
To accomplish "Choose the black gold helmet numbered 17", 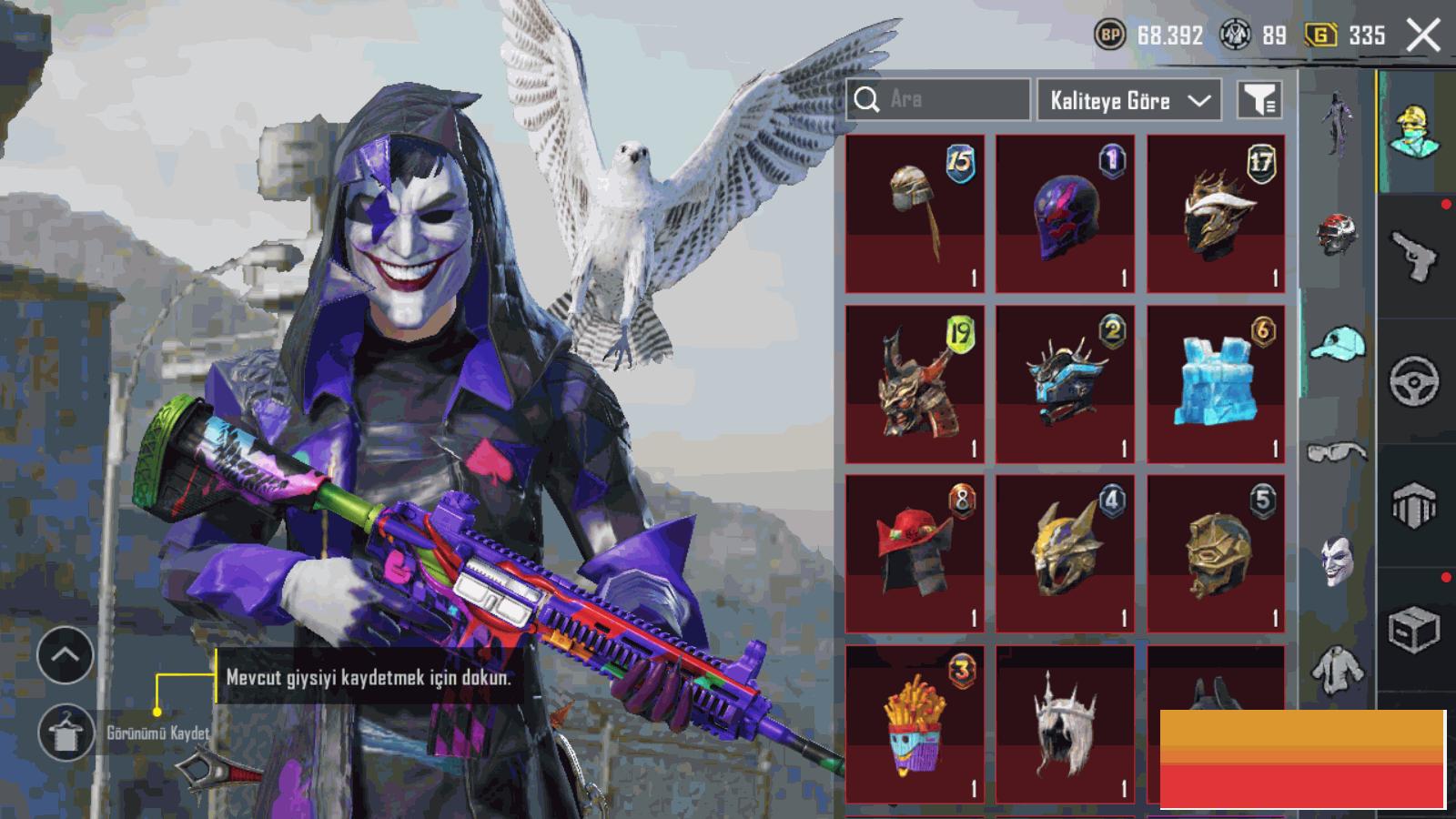I will tap(1216, 214).
